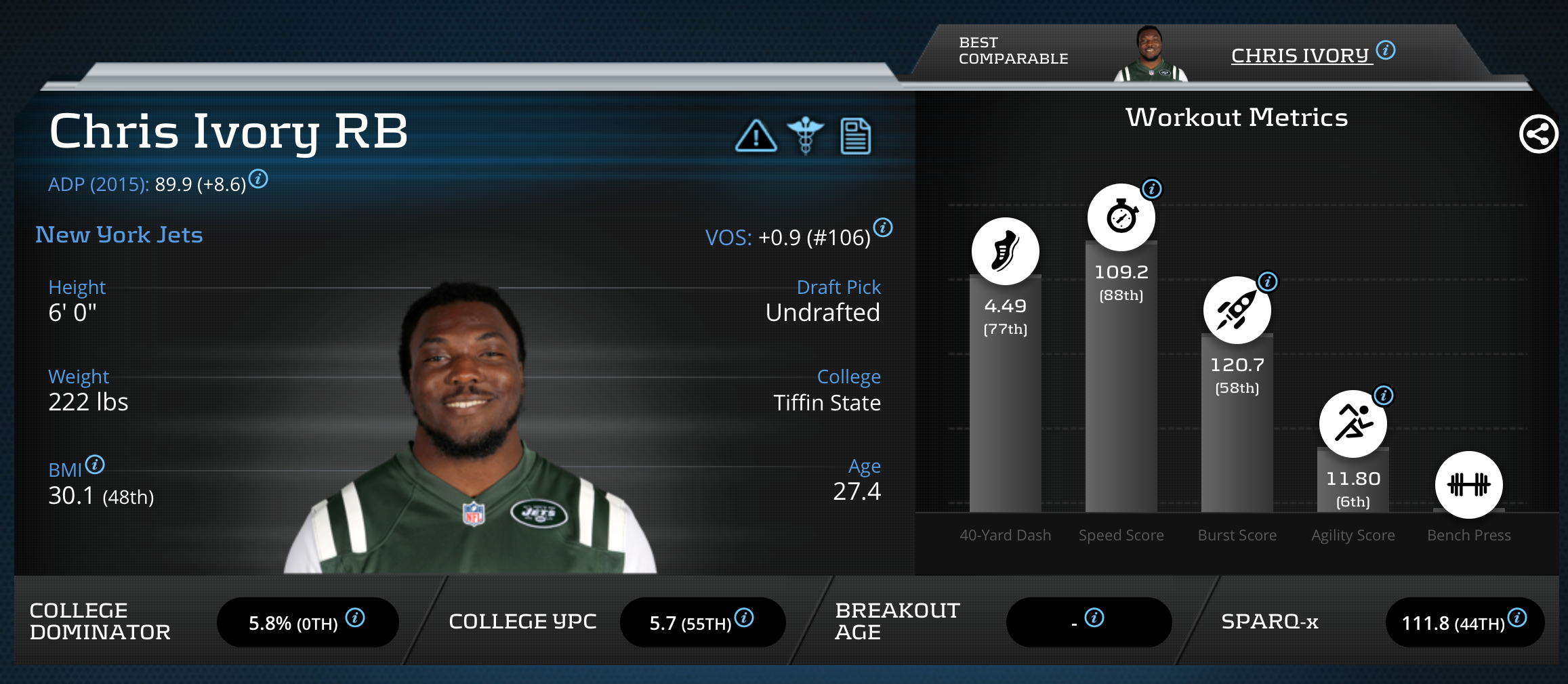
Task: Show info for SPARQ-x score
Action: click(x=1518, y=618)
